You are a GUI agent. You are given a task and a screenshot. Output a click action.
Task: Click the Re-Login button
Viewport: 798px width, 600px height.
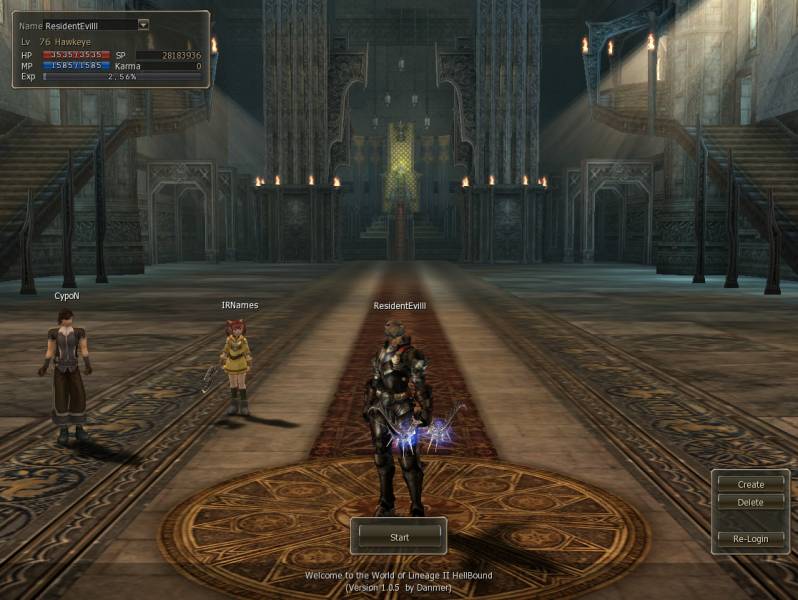[750, 538]
